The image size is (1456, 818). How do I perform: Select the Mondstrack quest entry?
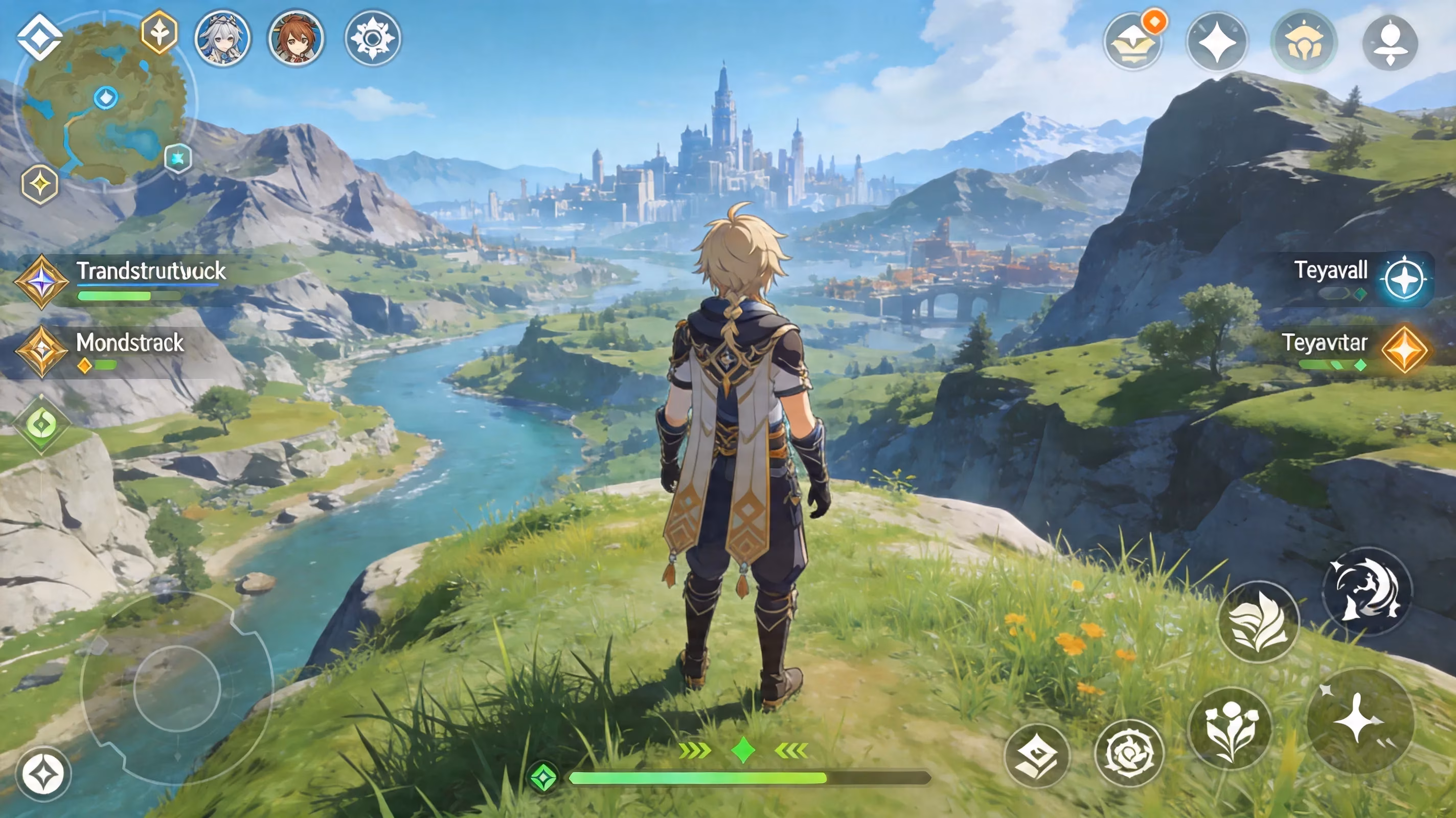pyautogui.click(x=130, y=343)
